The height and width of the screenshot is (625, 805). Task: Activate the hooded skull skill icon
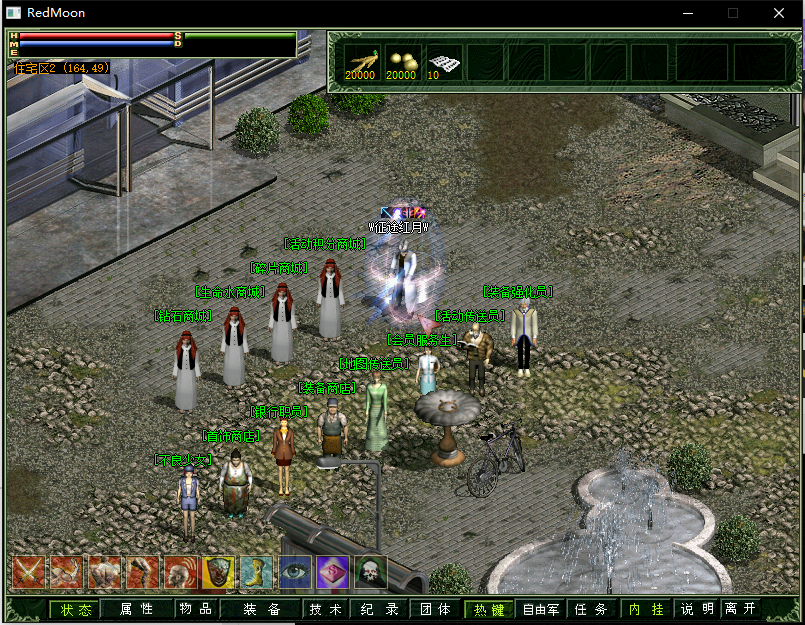pyautogui.click(x=371, y=572)
